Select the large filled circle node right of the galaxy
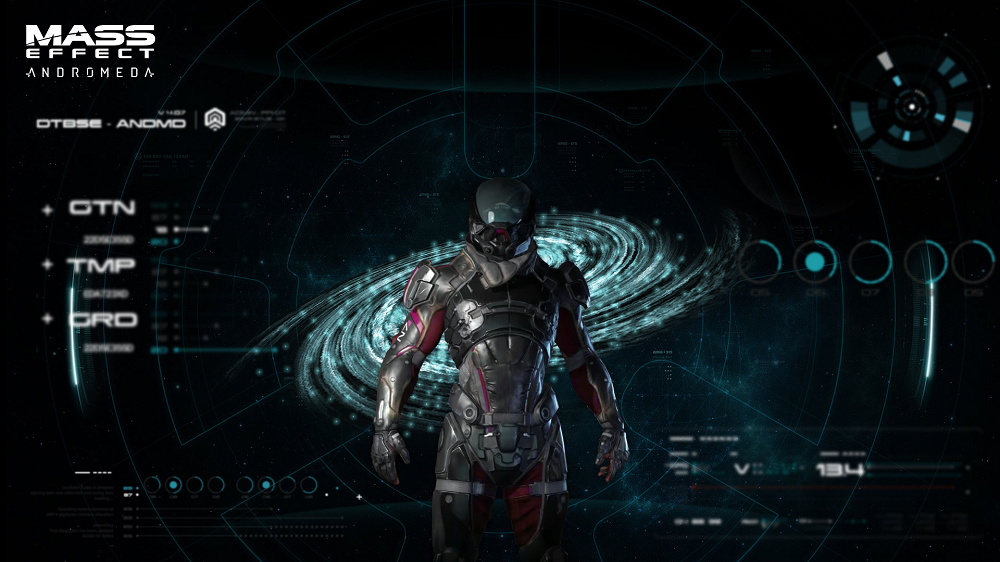Viewport: 1000px width, 562px height. (815, 262)
